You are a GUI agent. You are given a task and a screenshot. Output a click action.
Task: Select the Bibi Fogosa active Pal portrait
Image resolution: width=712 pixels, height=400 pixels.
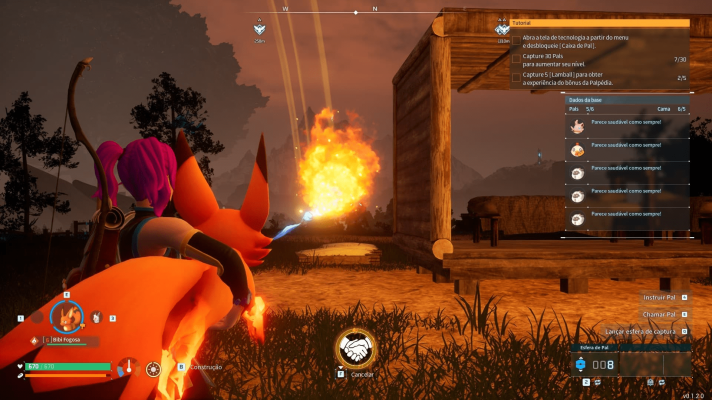(x=66, y=317)
